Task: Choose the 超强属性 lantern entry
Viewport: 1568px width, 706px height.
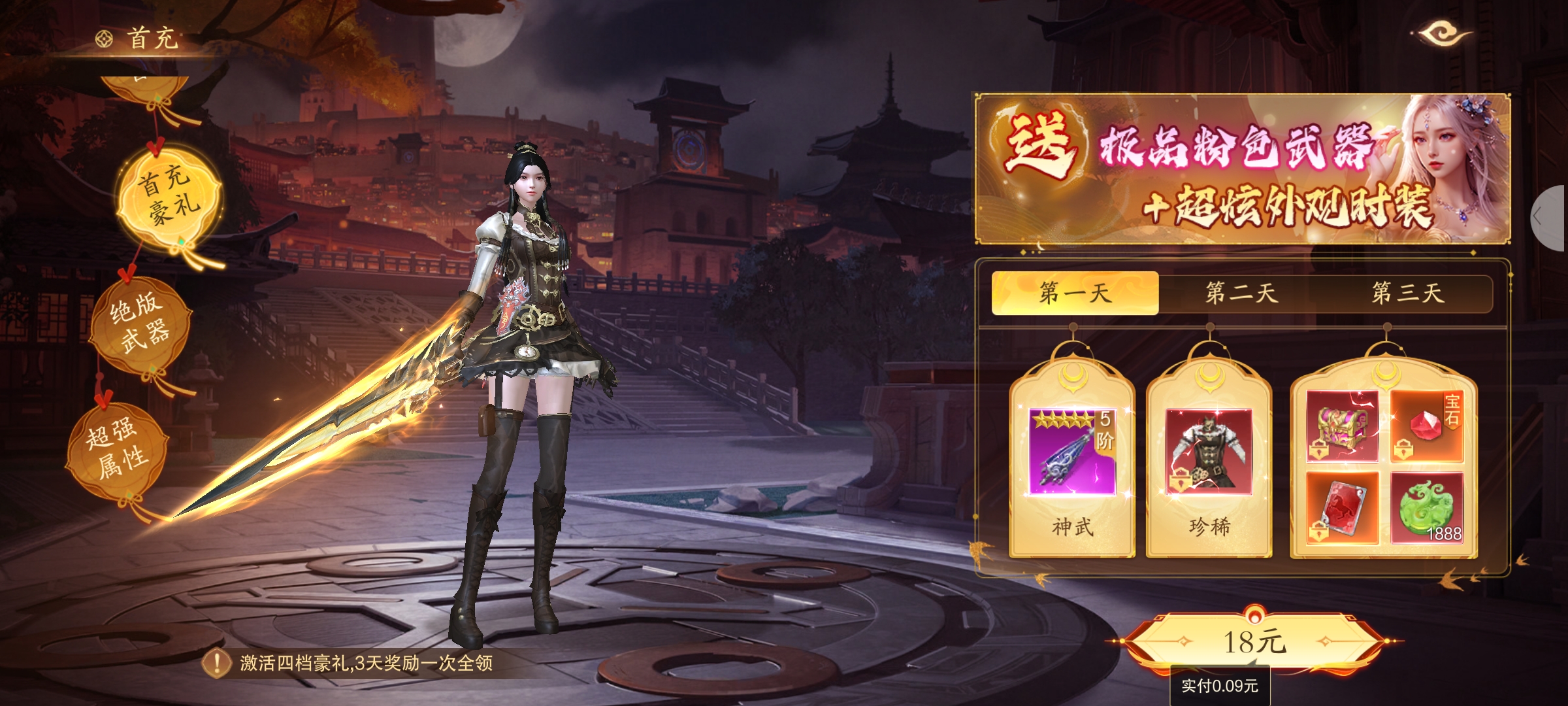Action: [x=118, y=447]
